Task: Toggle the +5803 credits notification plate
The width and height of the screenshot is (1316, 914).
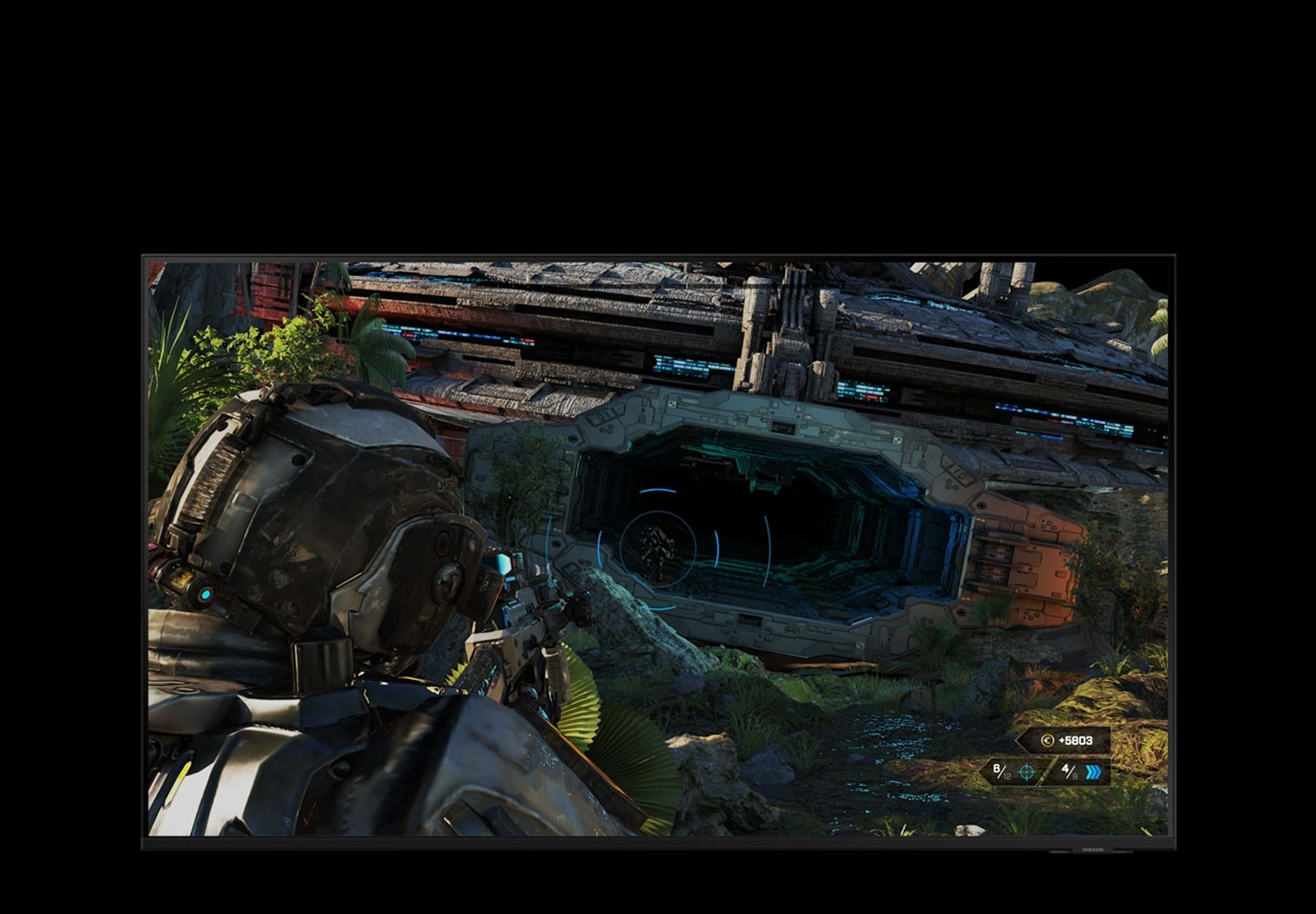Action: [x=1060, y=740]
